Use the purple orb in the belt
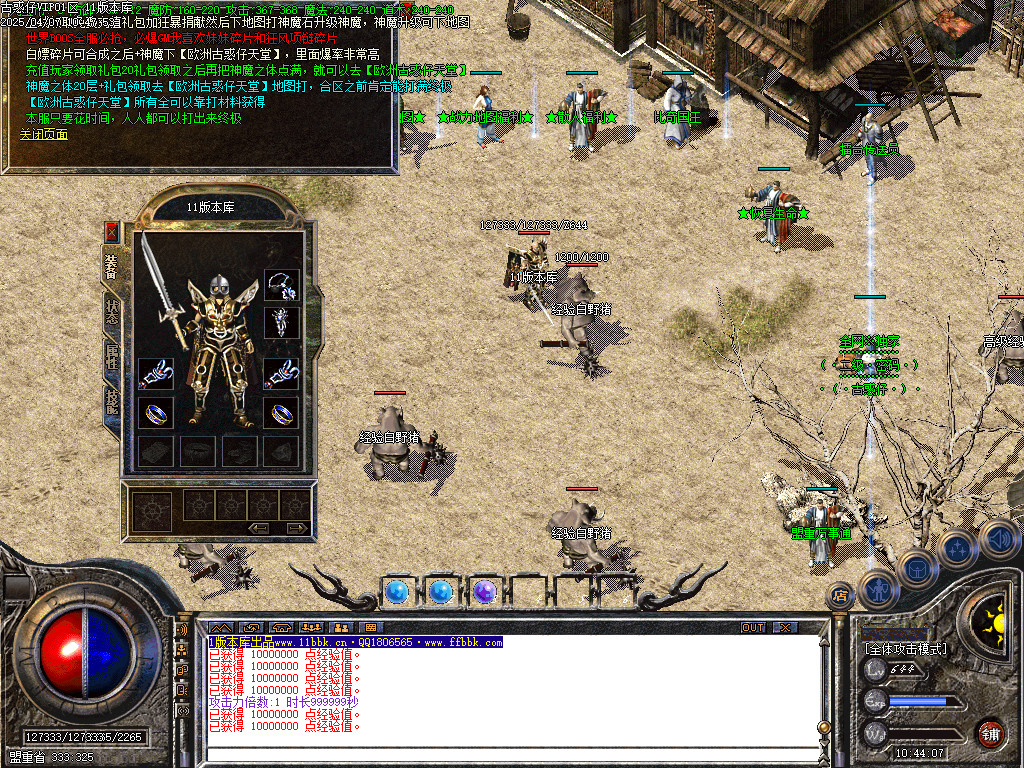 [485, 592]
